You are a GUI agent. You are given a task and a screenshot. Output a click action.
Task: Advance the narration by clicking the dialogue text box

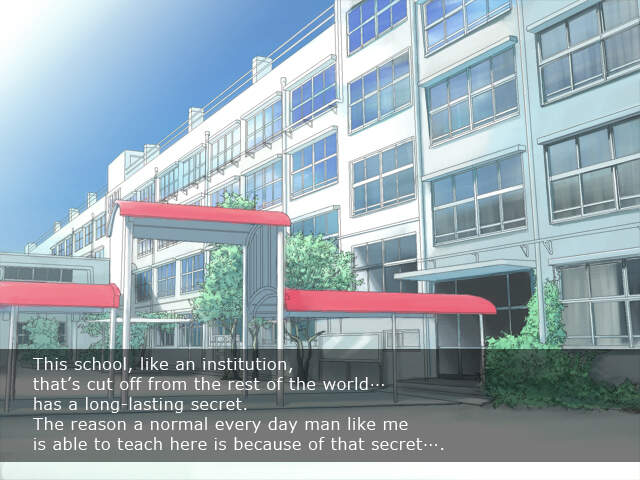click(x=320, y=405)
